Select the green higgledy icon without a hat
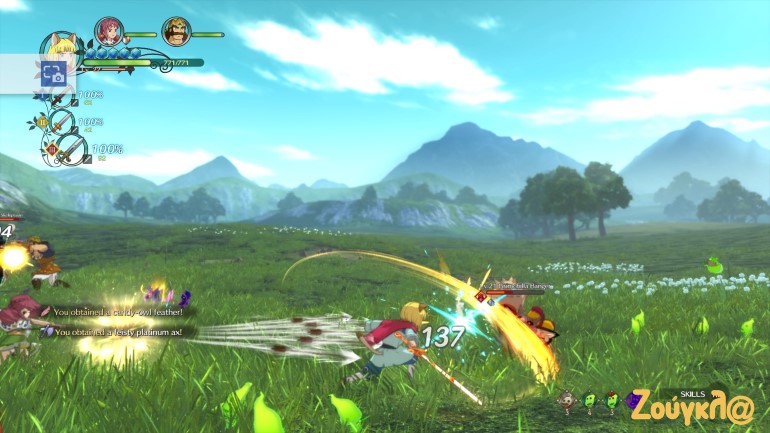770x433 pixels. [x=589, y=402]
